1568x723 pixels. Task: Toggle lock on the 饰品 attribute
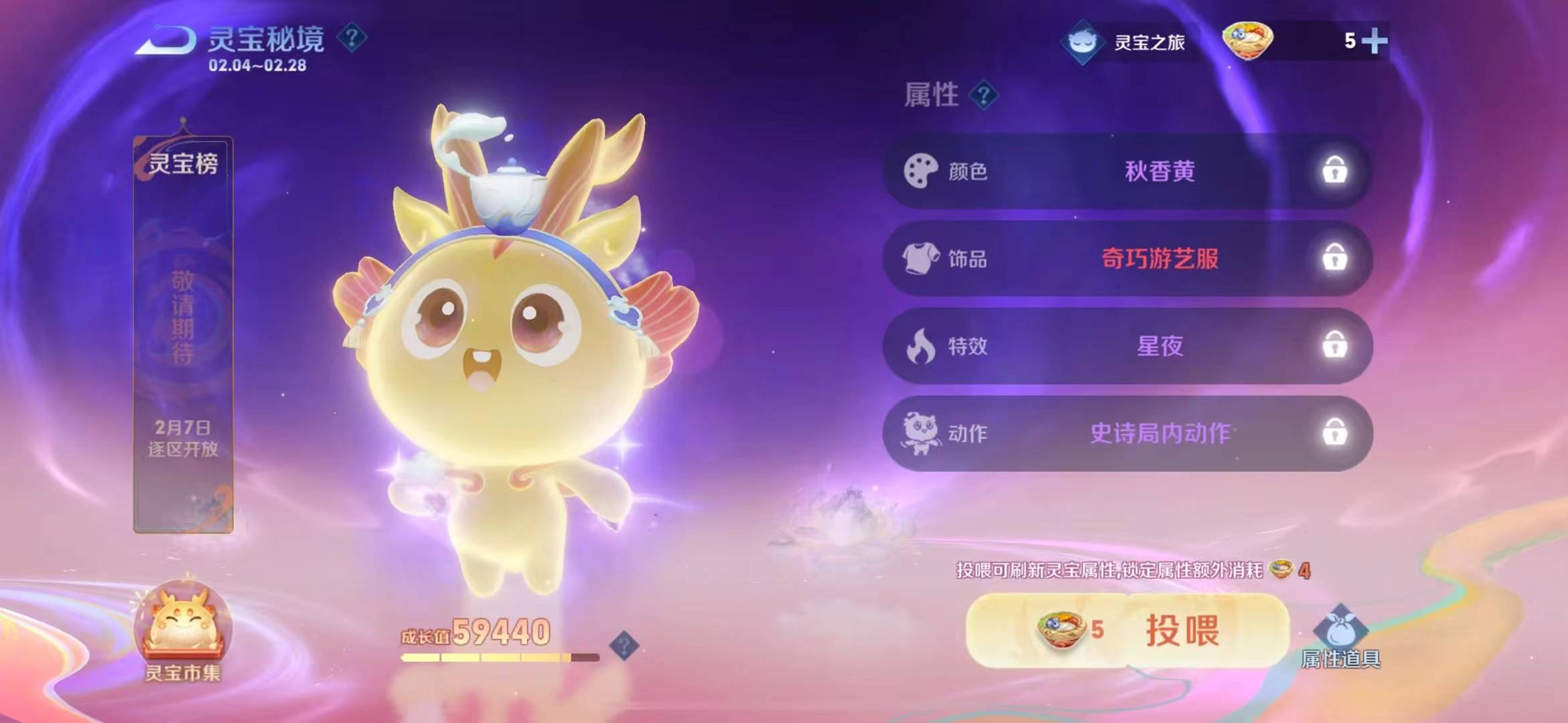(x=1334, y=258)
